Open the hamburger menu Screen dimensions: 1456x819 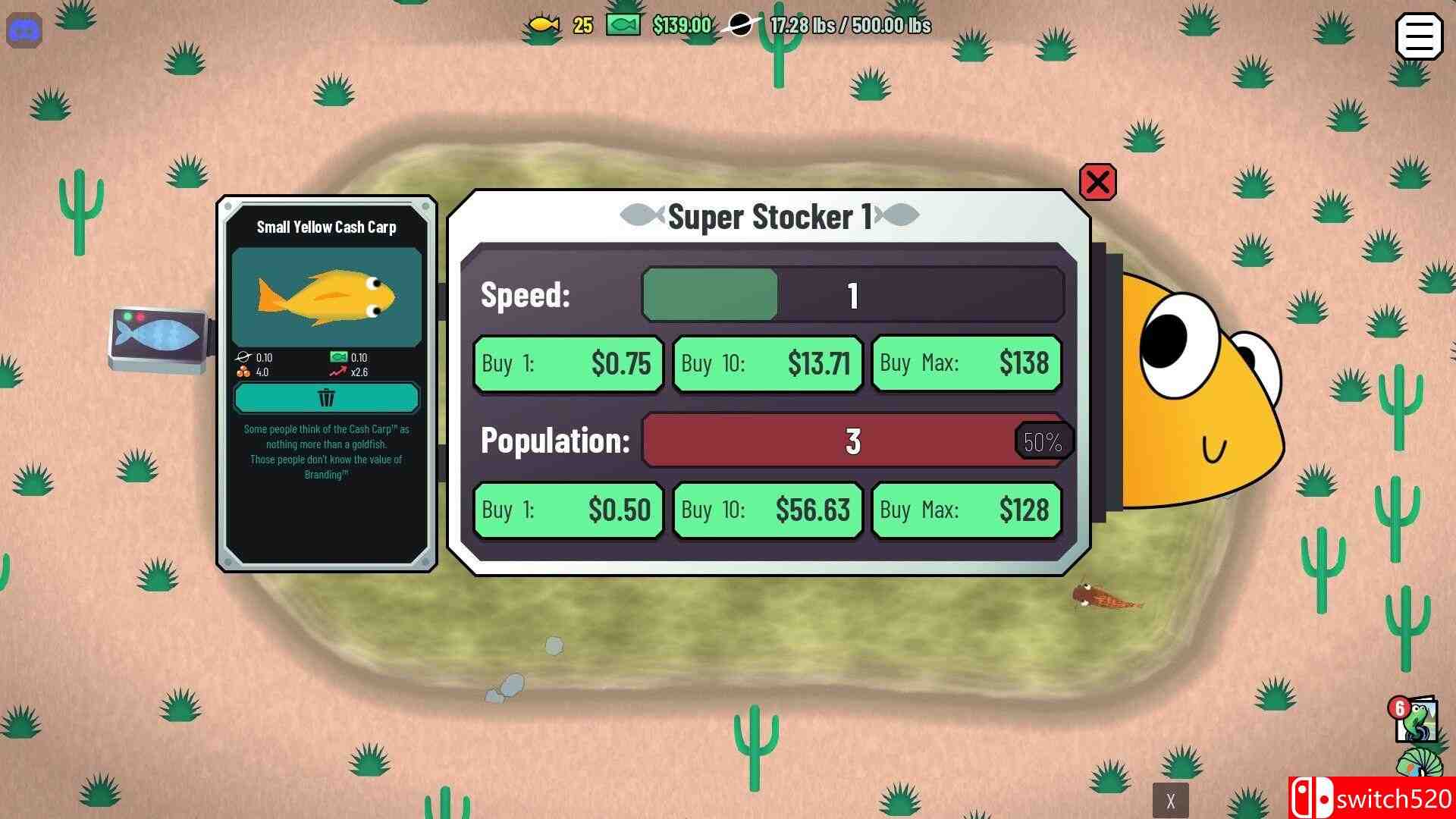[1418, 36]
